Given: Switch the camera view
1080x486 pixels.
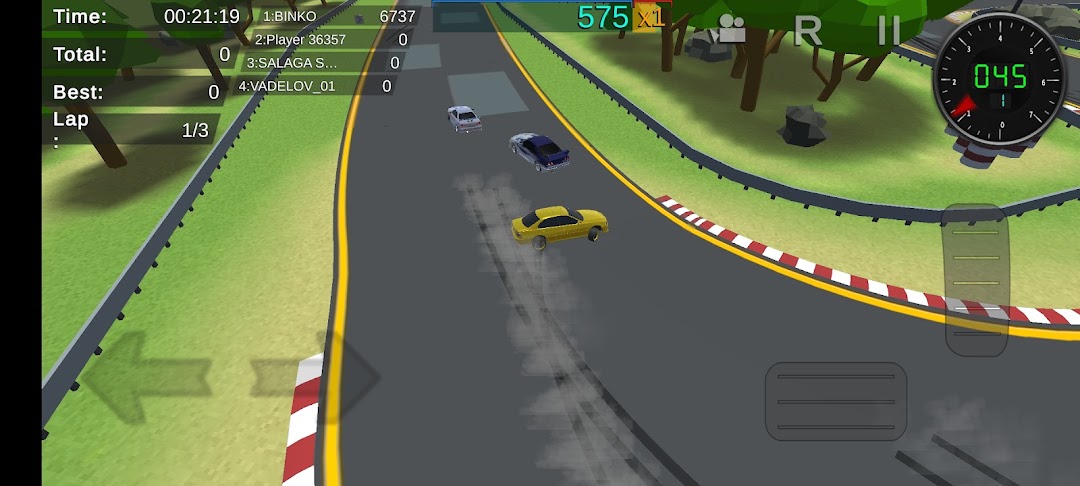Looking at the screenshot, I should pos(731,30).
